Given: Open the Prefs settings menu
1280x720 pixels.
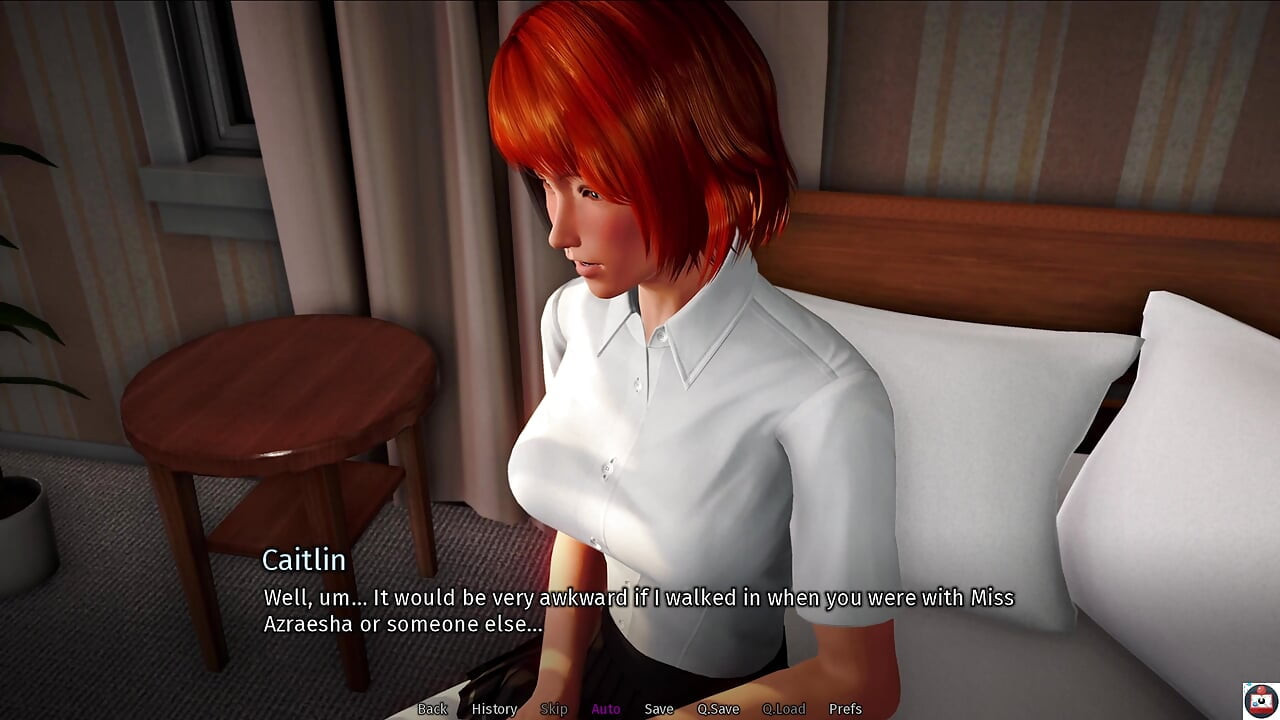Looking at the screenshot, I should (x=845, y=709).
